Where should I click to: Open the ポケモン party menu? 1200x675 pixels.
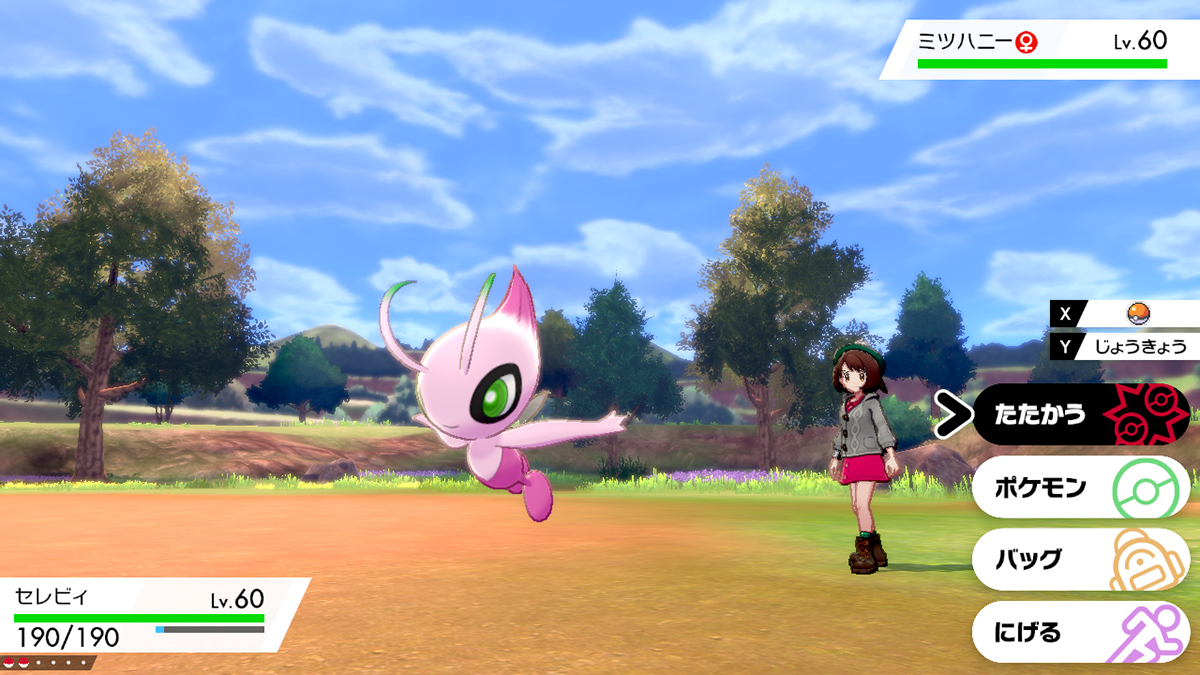coord(1080,487)
